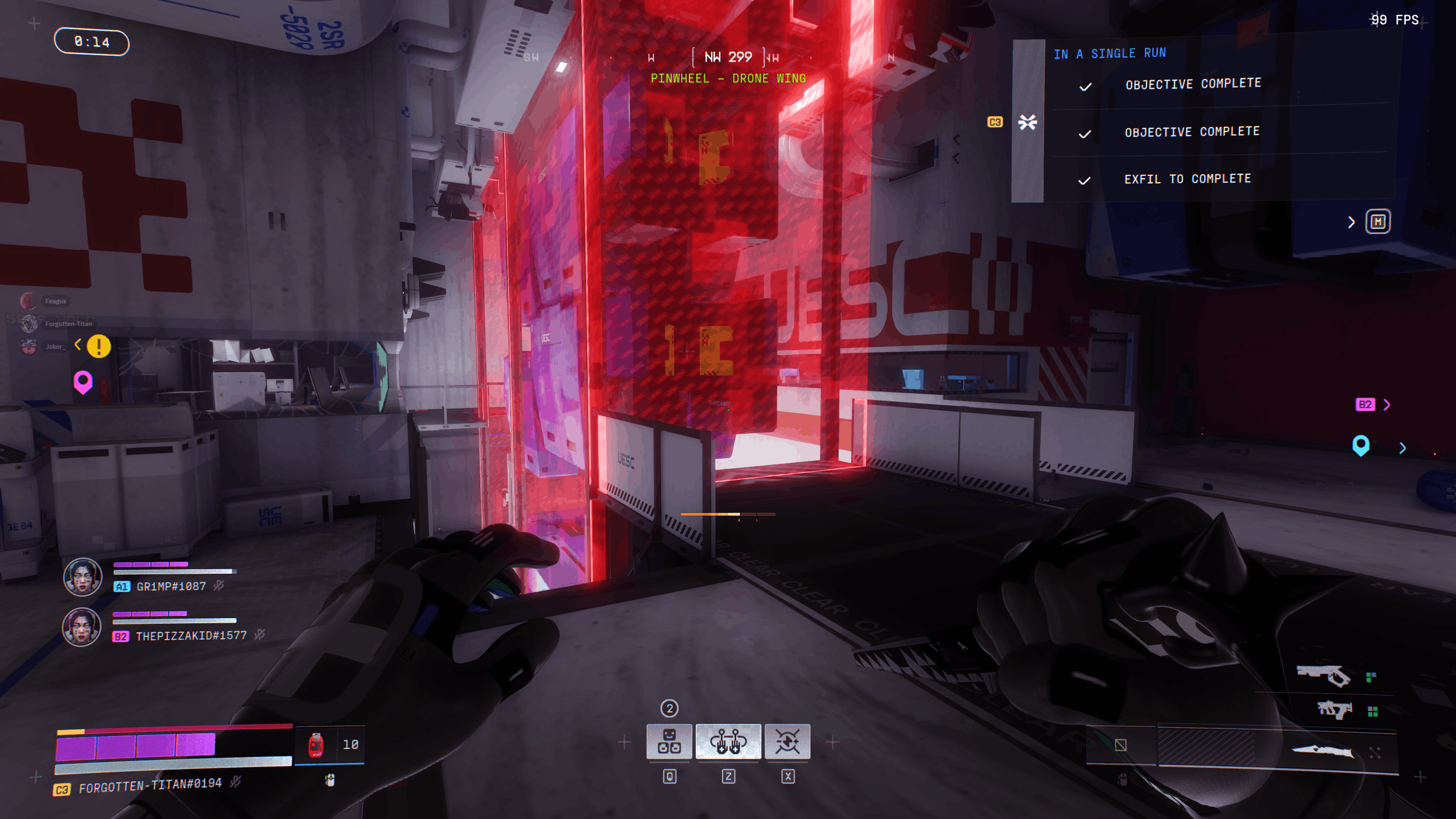The image size is (1456, 819).
Task: Click the yellow exclamation alert marker
Action: point(99,346)
